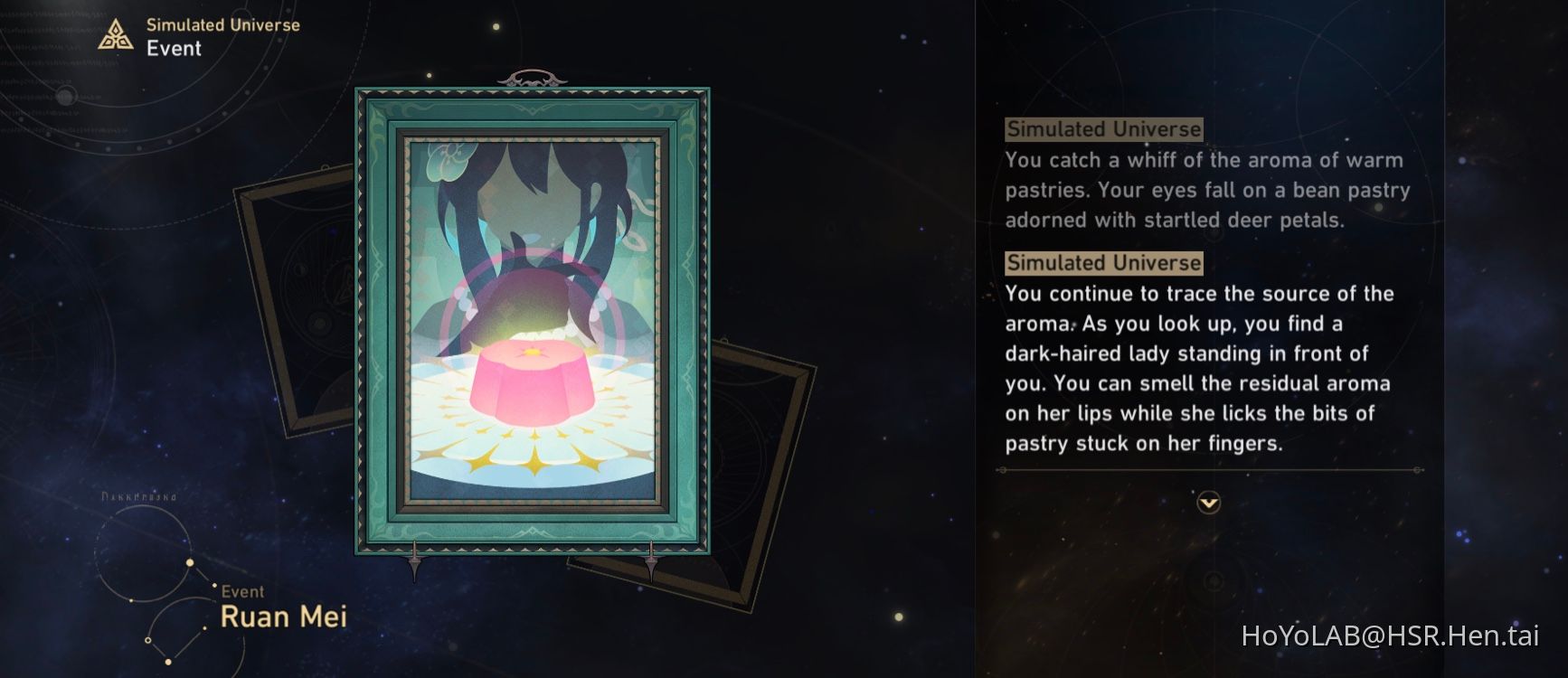
Task: Select the first Simulated Universe dialogue header
Action: (x=1104, y=129)
